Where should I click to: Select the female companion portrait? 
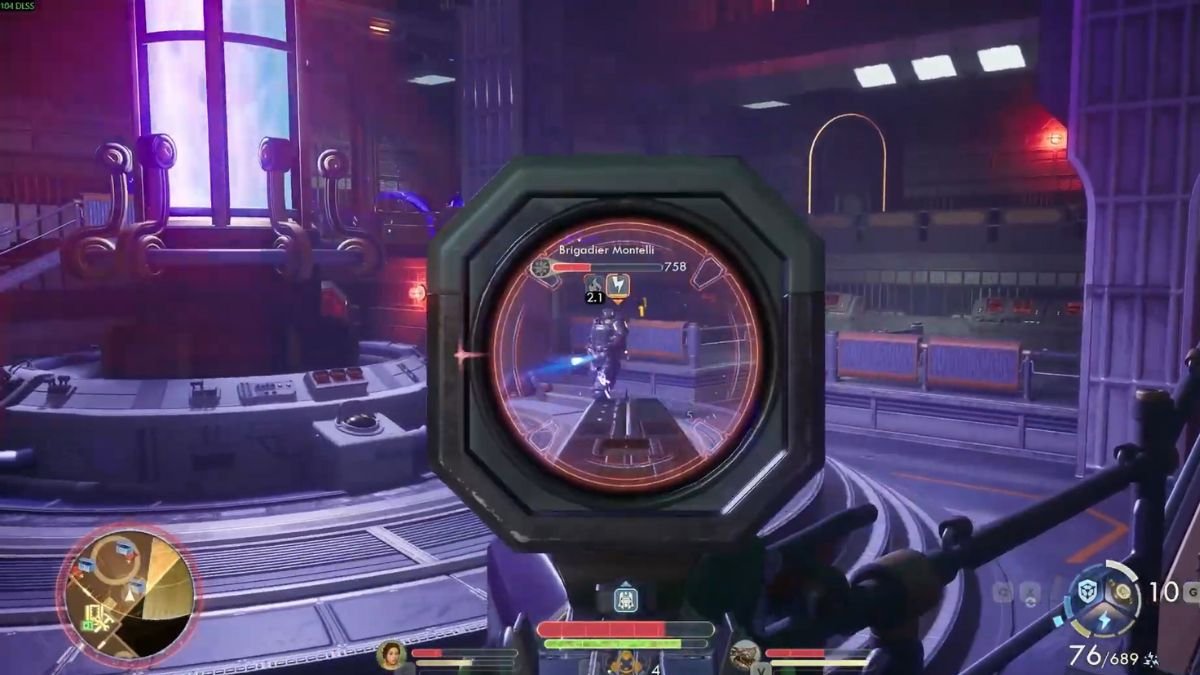[x=390, y=655]
